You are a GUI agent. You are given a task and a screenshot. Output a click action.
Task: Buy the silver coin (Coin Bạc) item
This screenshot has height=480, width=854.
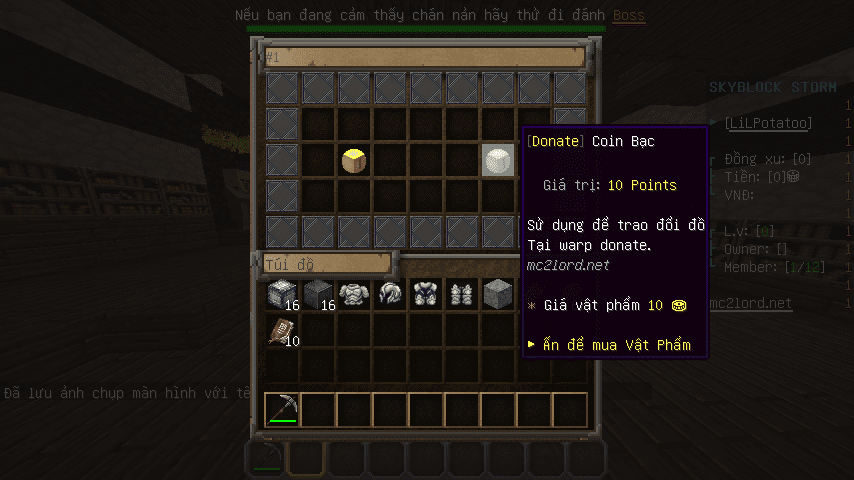point(498,160)
